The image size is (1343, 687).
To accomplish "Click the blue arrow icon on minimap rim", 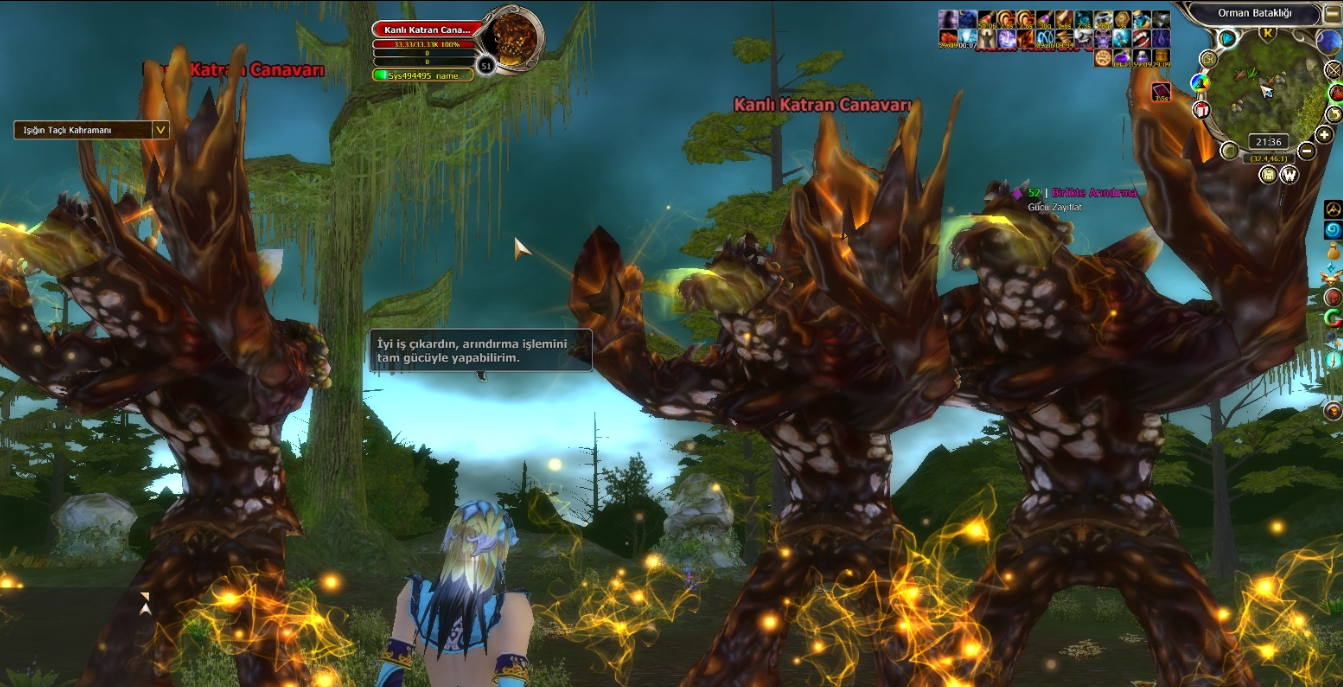I will pyautogui.click(x=1227, y=38).
